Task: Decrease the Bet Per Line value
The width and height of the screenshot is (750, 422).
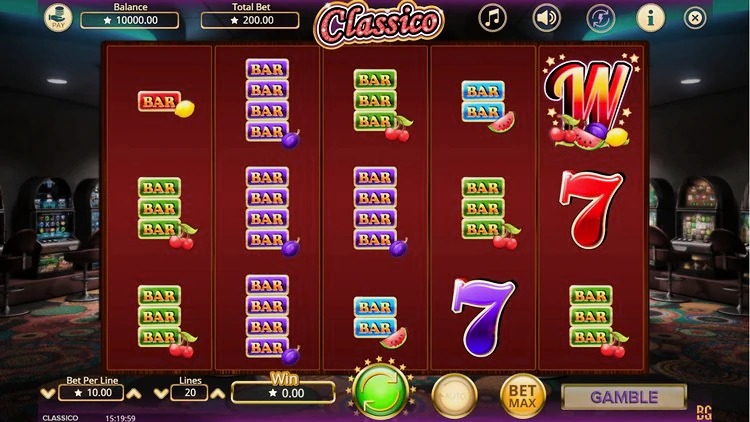Action: coord(47,394)
